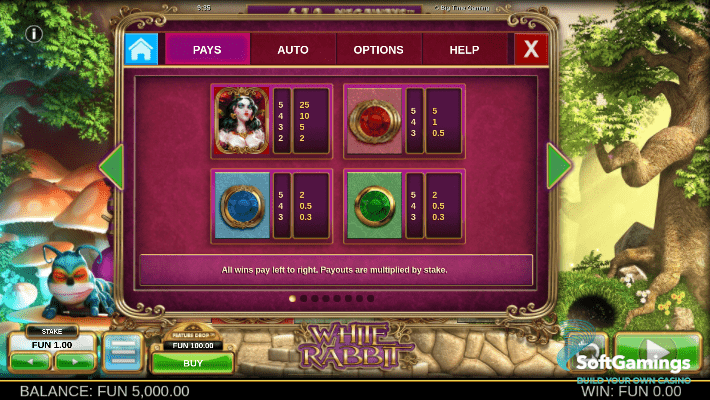Close the paytable with the red X

pyautogui.click(x=530, y=49)
